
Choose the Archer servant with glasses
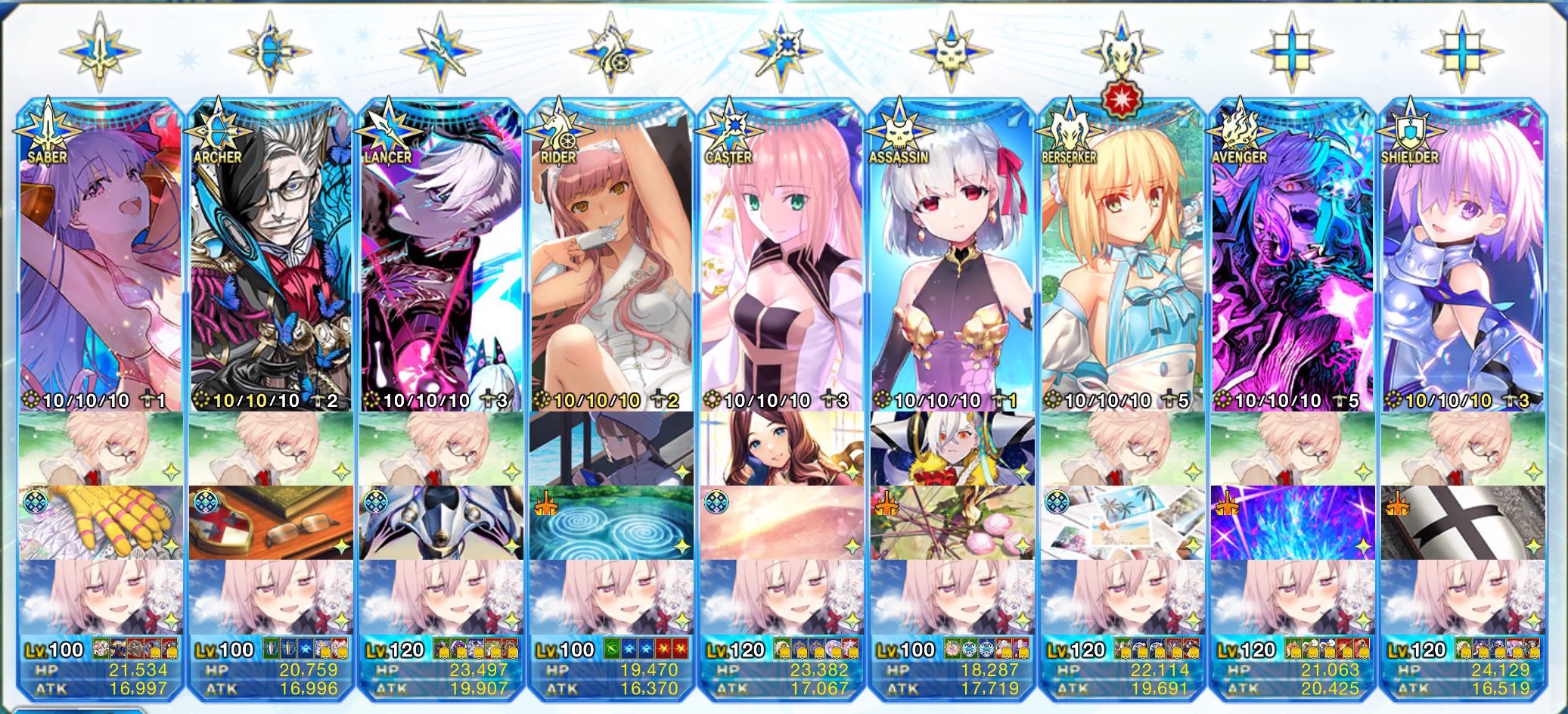(x=271, y=257)
